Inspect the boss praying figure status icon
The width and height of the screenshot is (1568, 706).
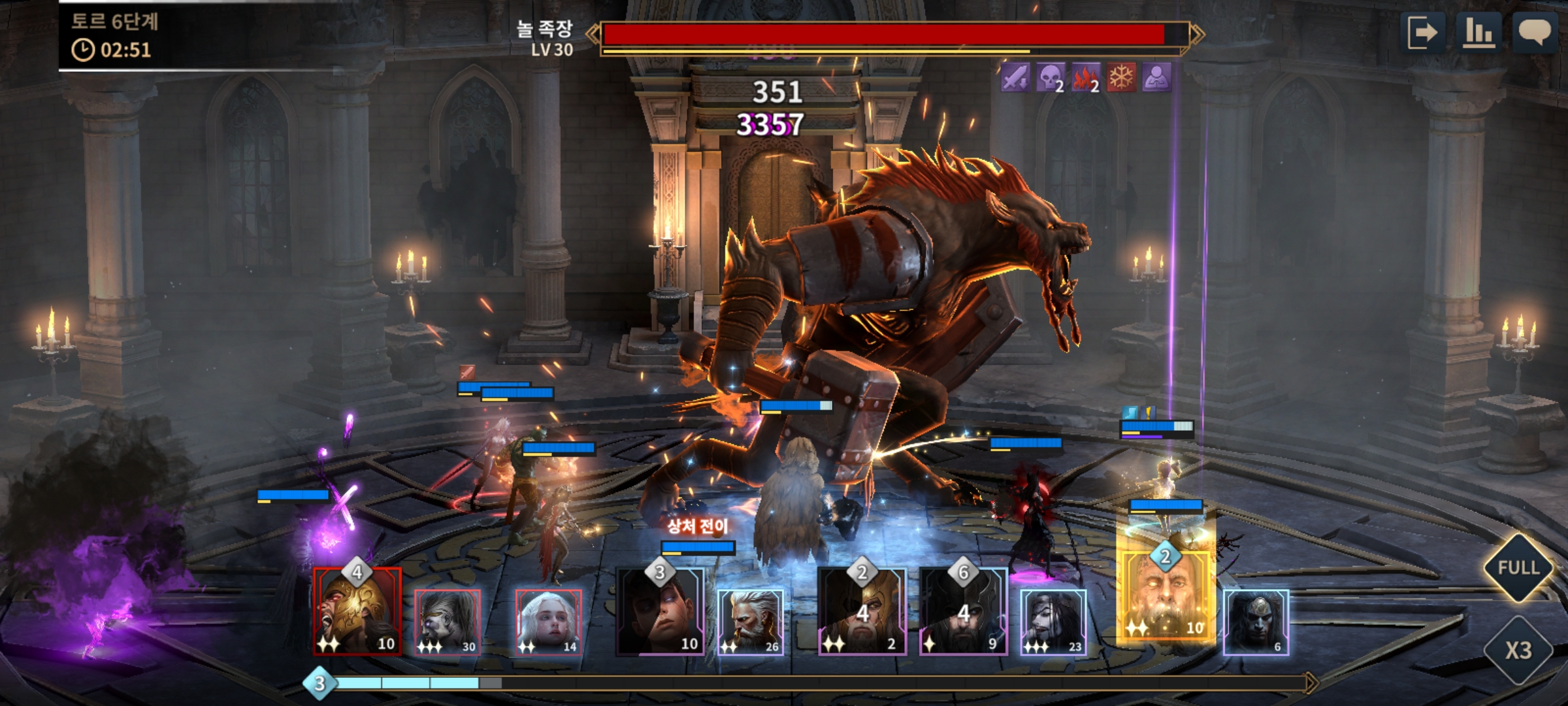(1156, 78)
